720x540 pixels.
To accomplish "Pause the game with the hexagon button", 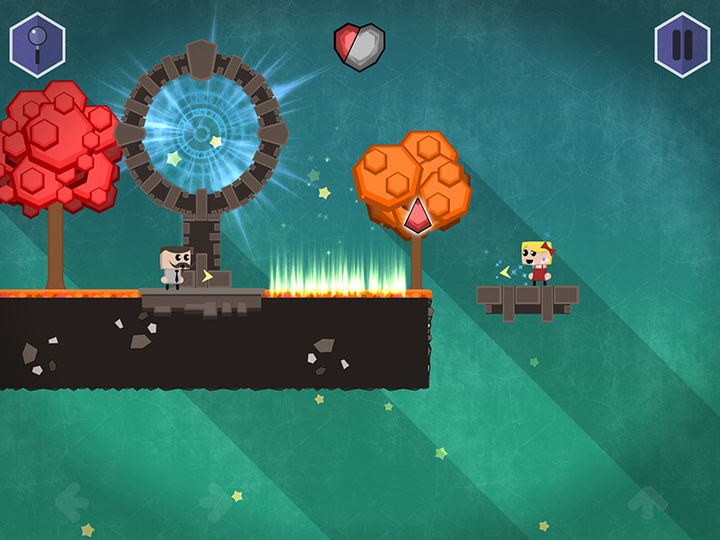I will (682, 45).
